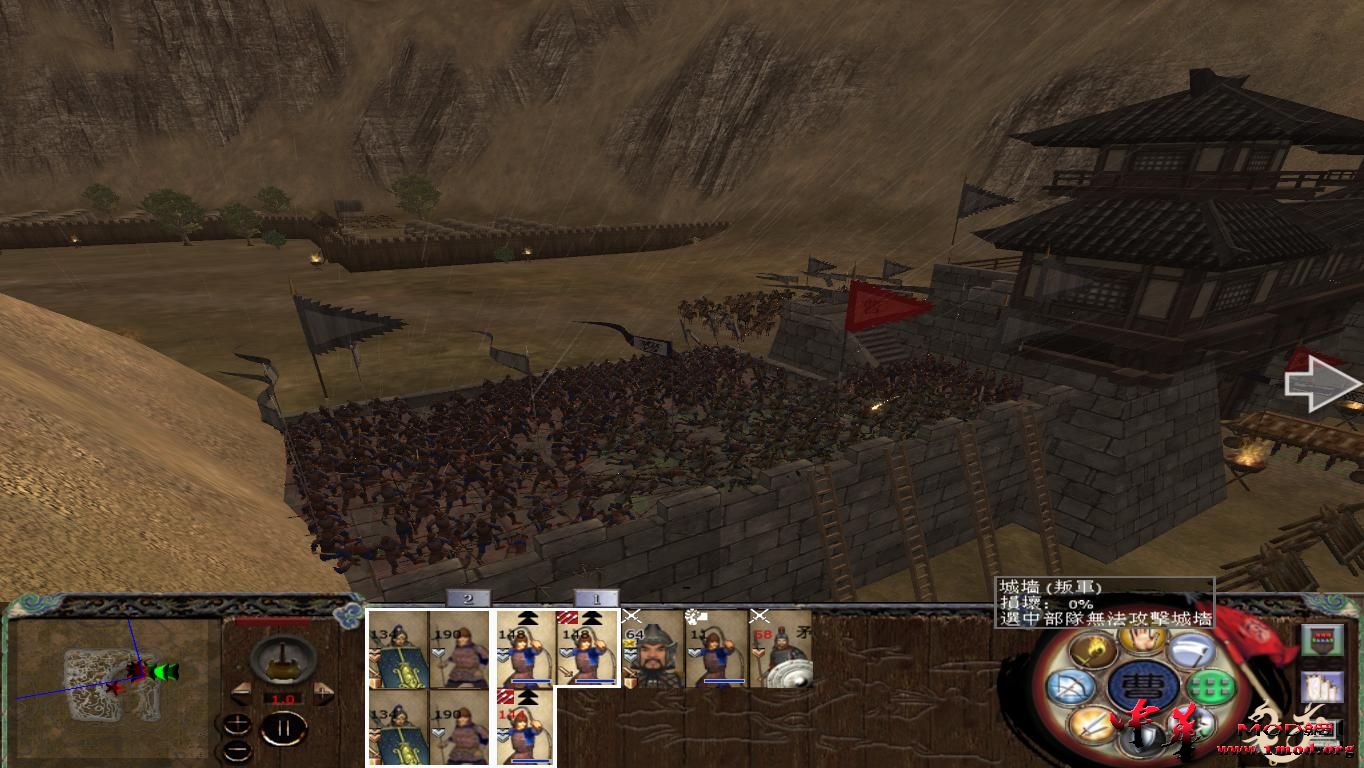Decrease battle speed with the left arrow
This screenshot has width=1364, height=768.
pos(242,692)
